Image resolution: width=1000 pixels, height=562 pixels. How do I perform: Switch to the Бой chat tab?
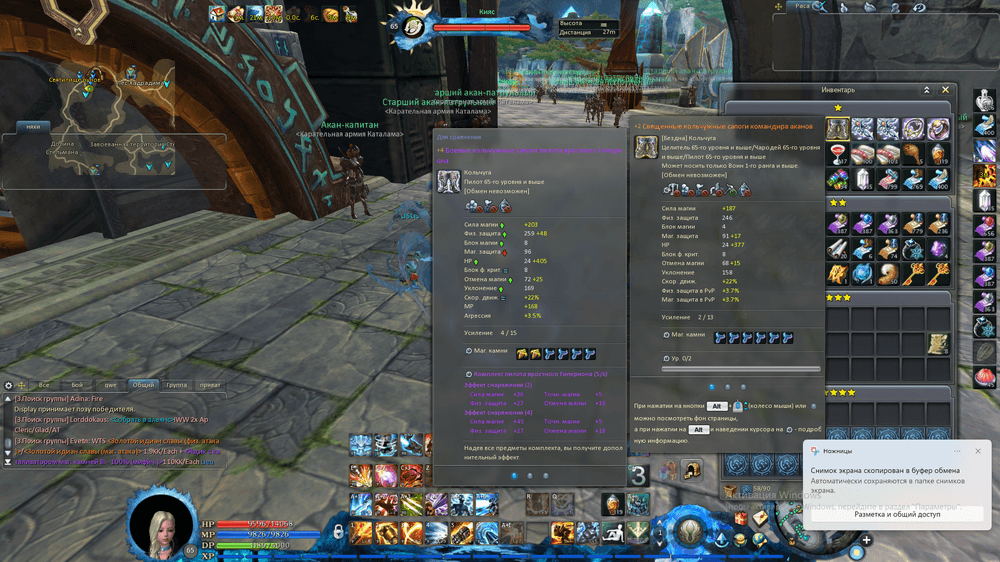point(77,384)
